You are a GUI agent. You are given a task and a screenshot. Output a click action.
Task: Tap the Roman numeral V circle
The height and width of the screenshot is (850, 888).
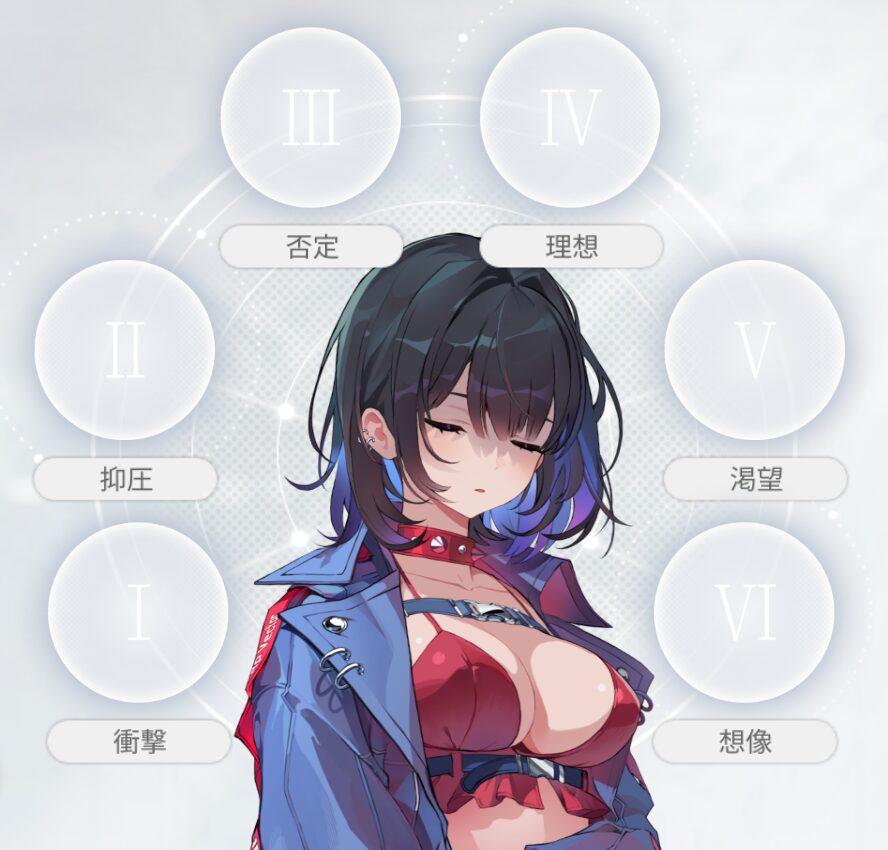(754, 350)
